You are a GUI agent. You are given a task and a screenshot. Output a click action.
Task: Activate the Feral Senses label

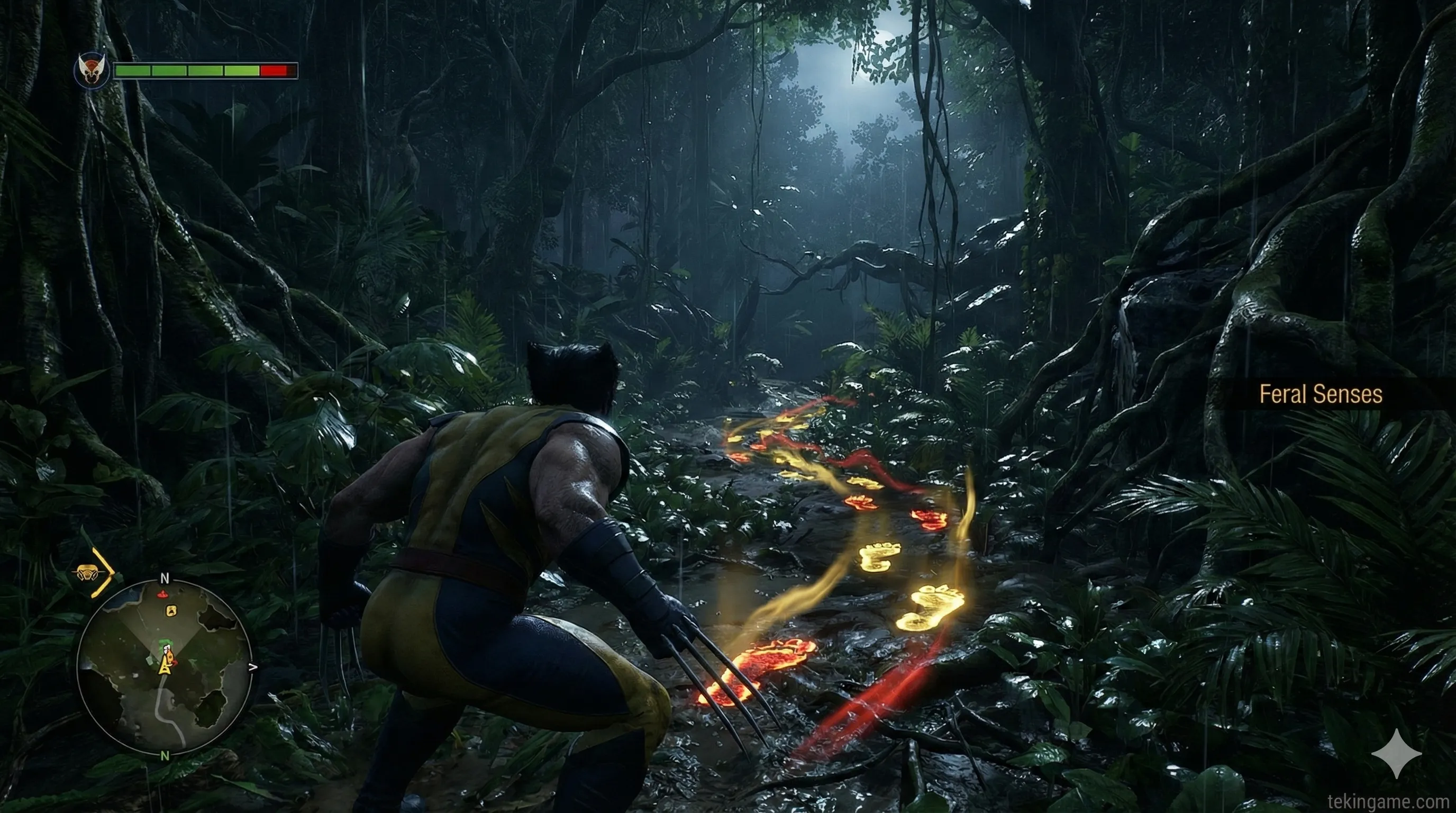point(1321,394)
